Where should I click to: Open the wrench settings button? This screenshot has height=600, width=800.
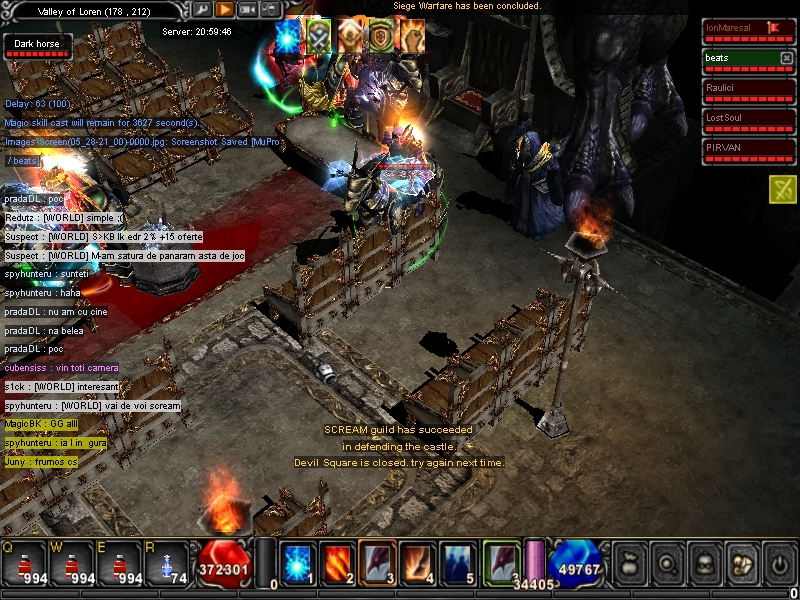coord(203,9)
